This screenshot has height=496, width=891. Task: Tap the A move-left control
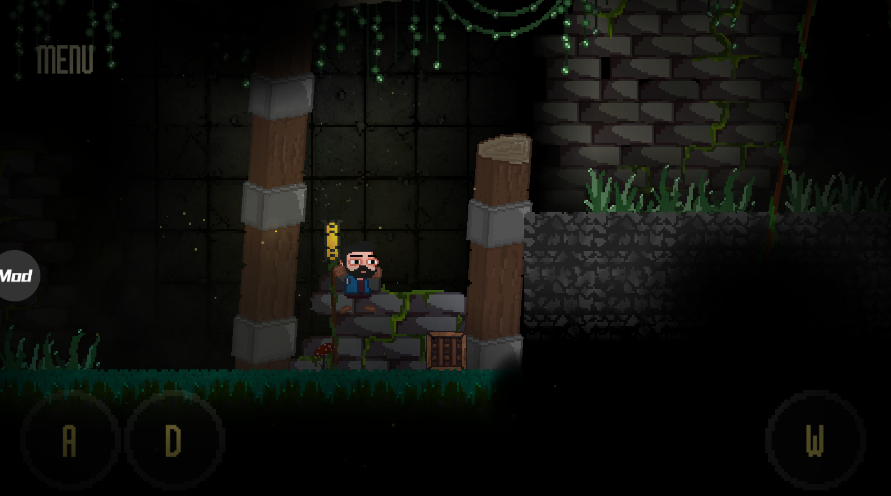tap(69, 440)
